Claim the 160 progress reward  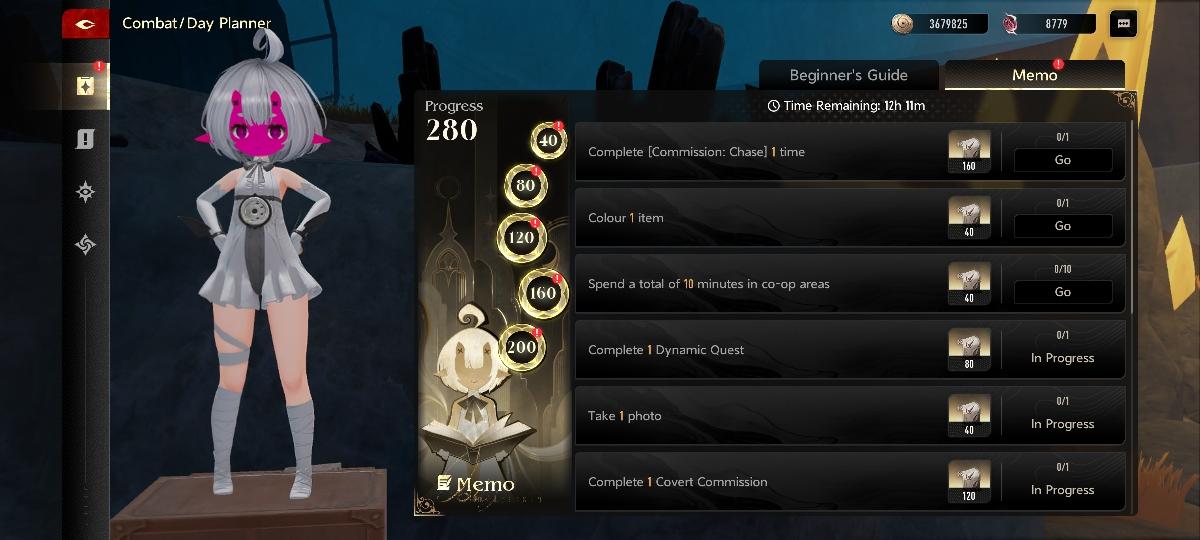click(542, 293)
